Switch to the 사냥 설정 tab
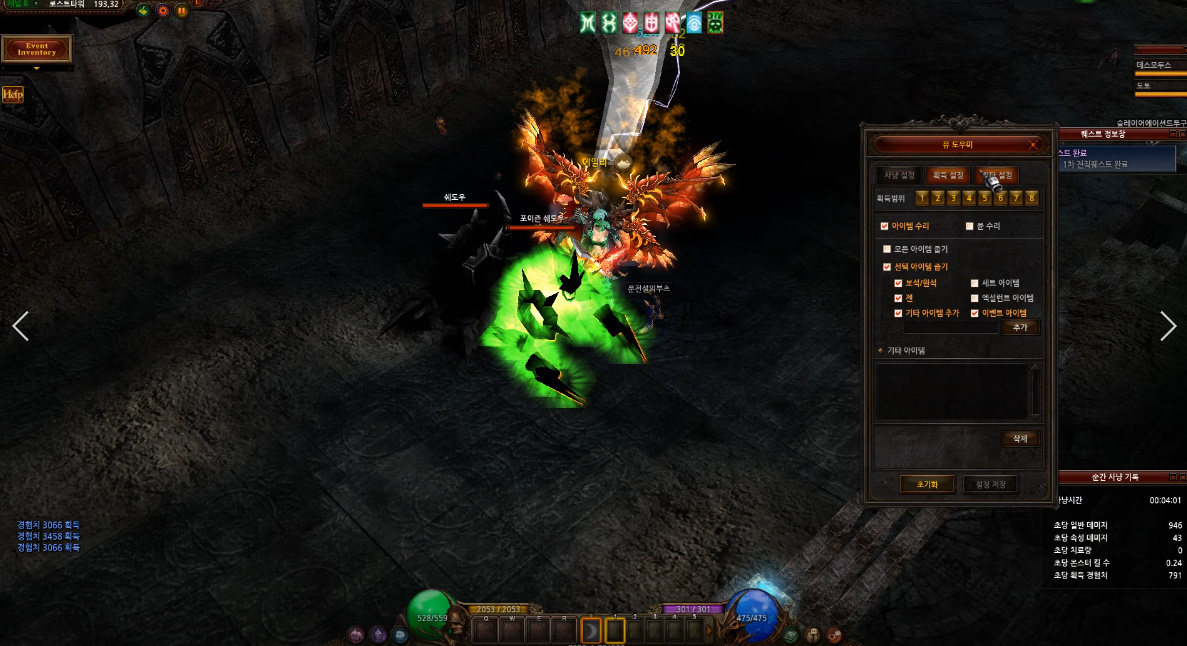Viewport: 1187px width, 646px height. click(x=900, y=175)
